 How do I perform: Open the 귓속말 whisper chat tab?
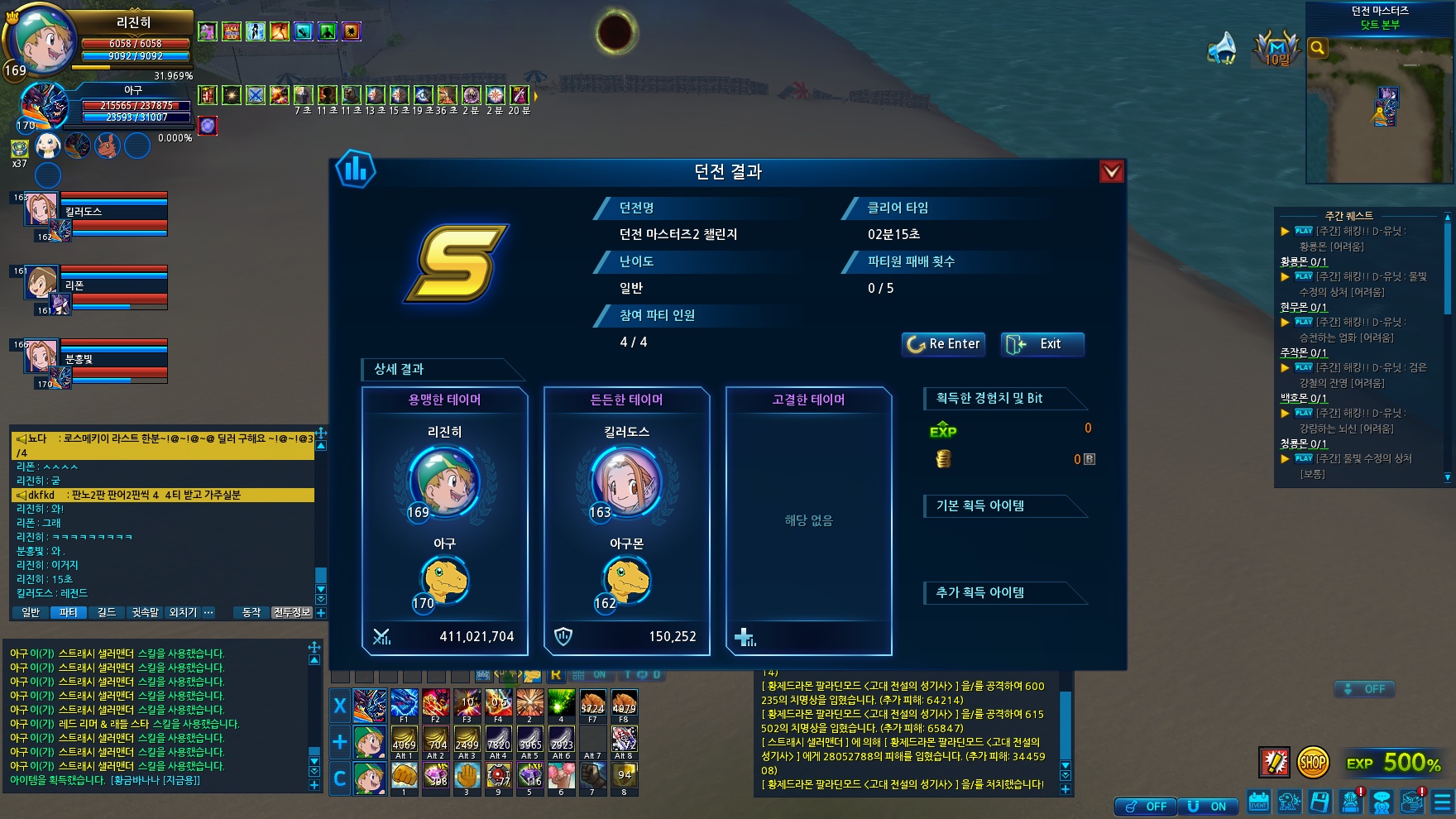[145, 612]
